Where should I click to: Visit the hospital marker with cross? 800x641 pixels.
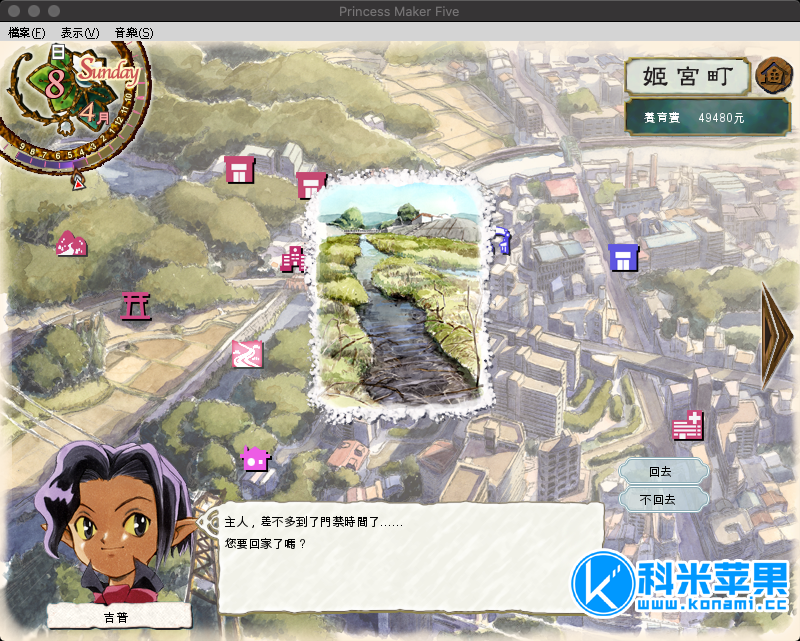pyautogui.click(x=688, y=426)
